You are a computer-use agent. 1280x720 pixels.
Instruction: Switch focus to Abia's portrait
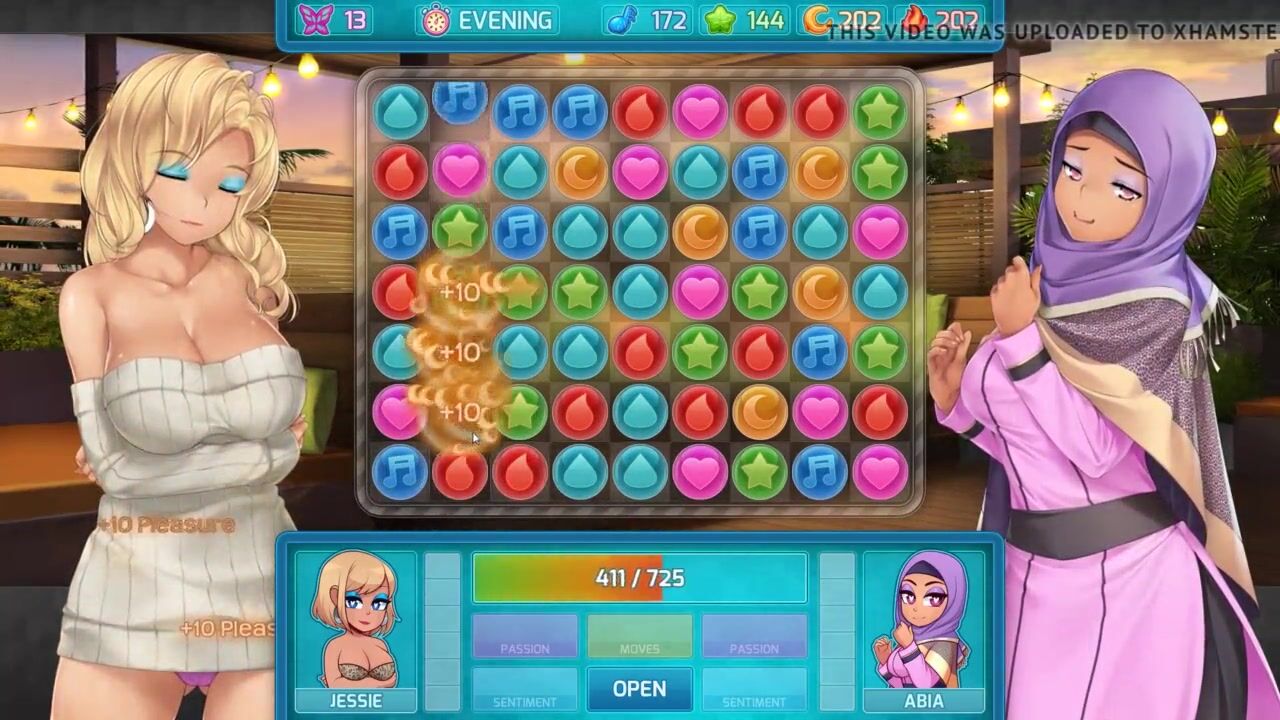click(x=923, y=621)
